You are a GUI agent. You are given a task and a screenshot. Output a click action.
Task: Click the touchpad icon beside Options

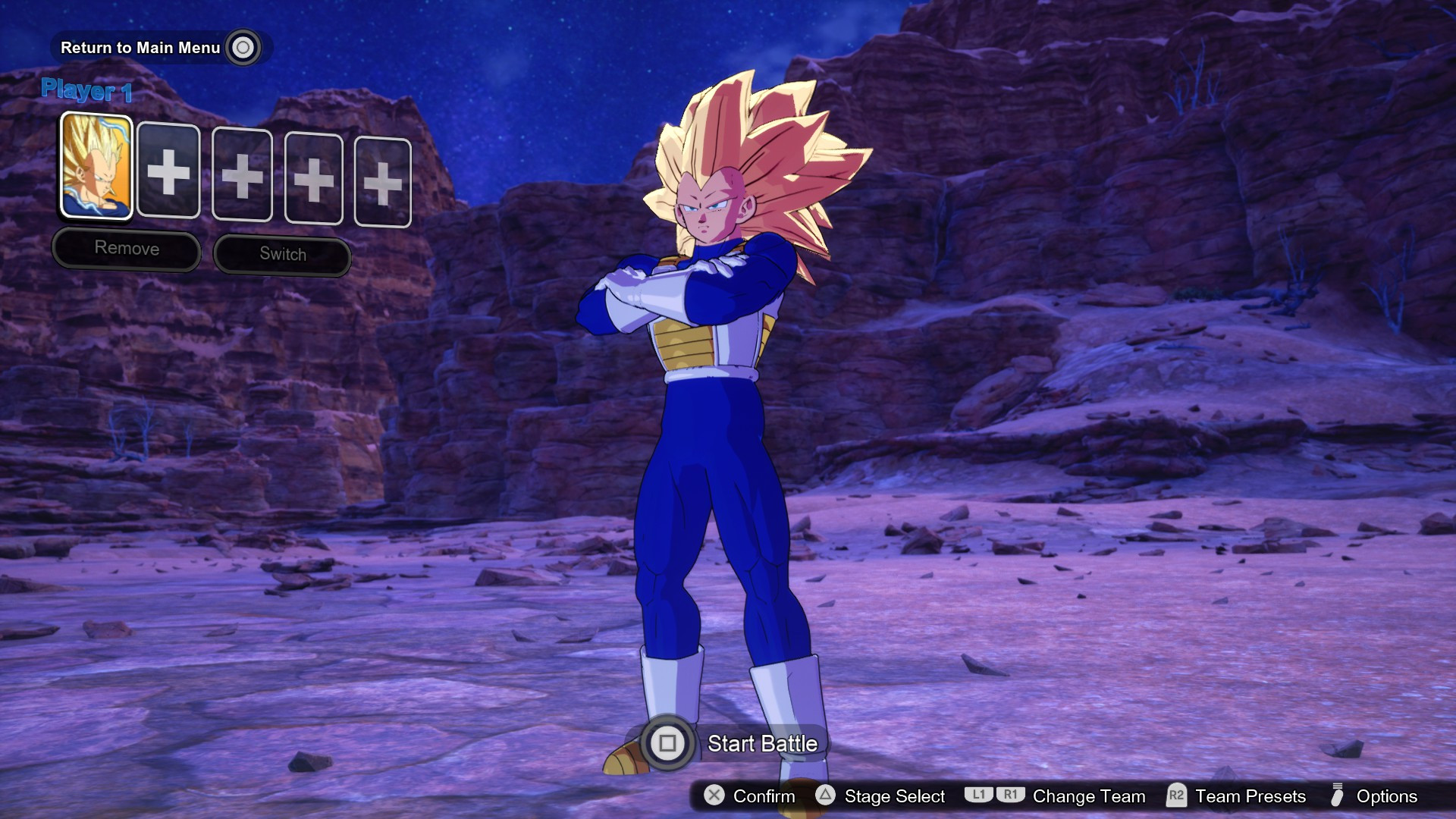coord(1338,796)
